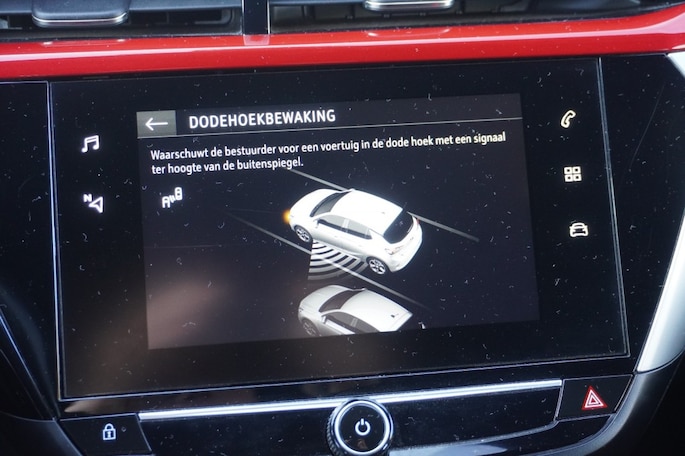This screenshot has width=685, height=456.
Task: Show the apps grid menu
Action: pyautogui.click(x=572, y=174)
